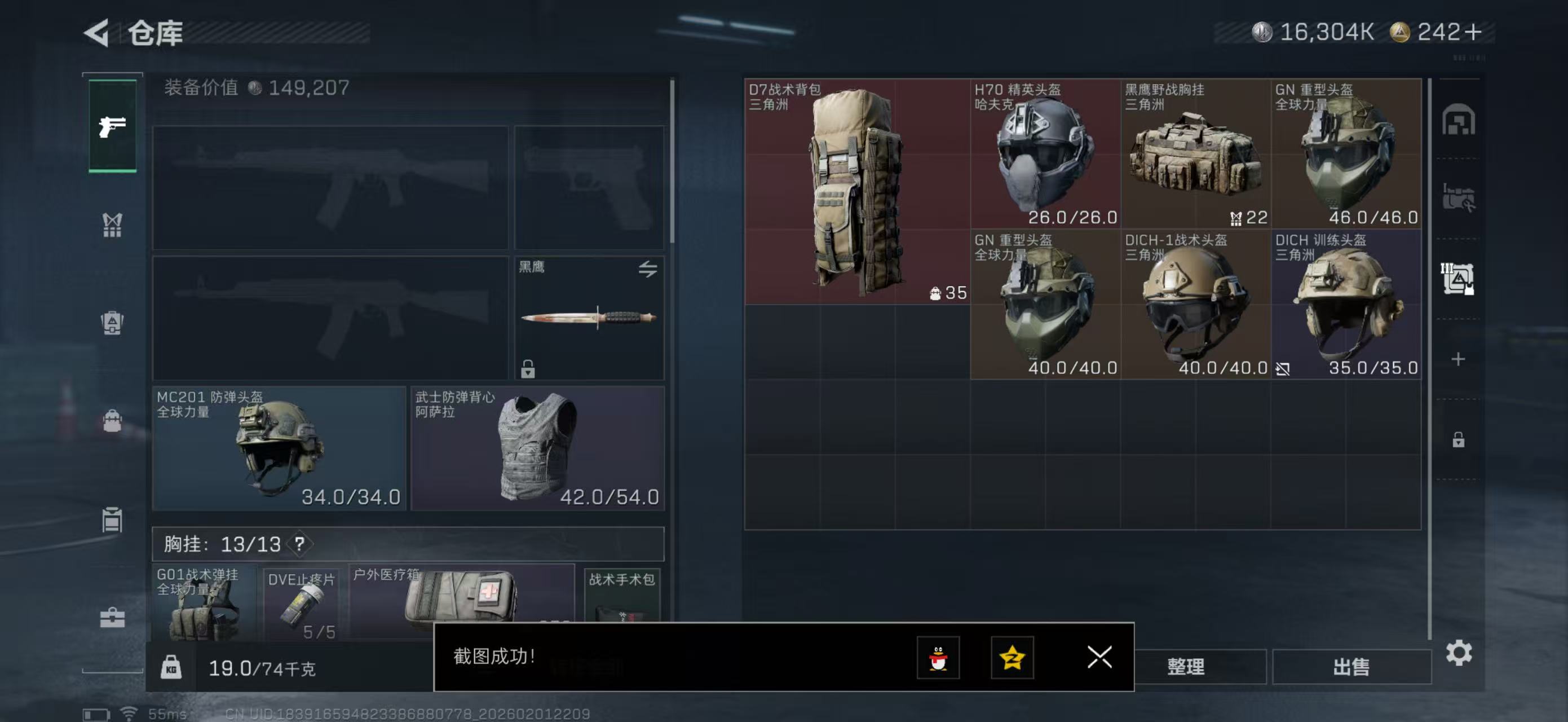Image resolution: width=1568 pixels, height=722 pixels.
Task: Click the swap arrows on the 黑鹰 knife slot
Action: pyautogui.click(x=647, y=268)
